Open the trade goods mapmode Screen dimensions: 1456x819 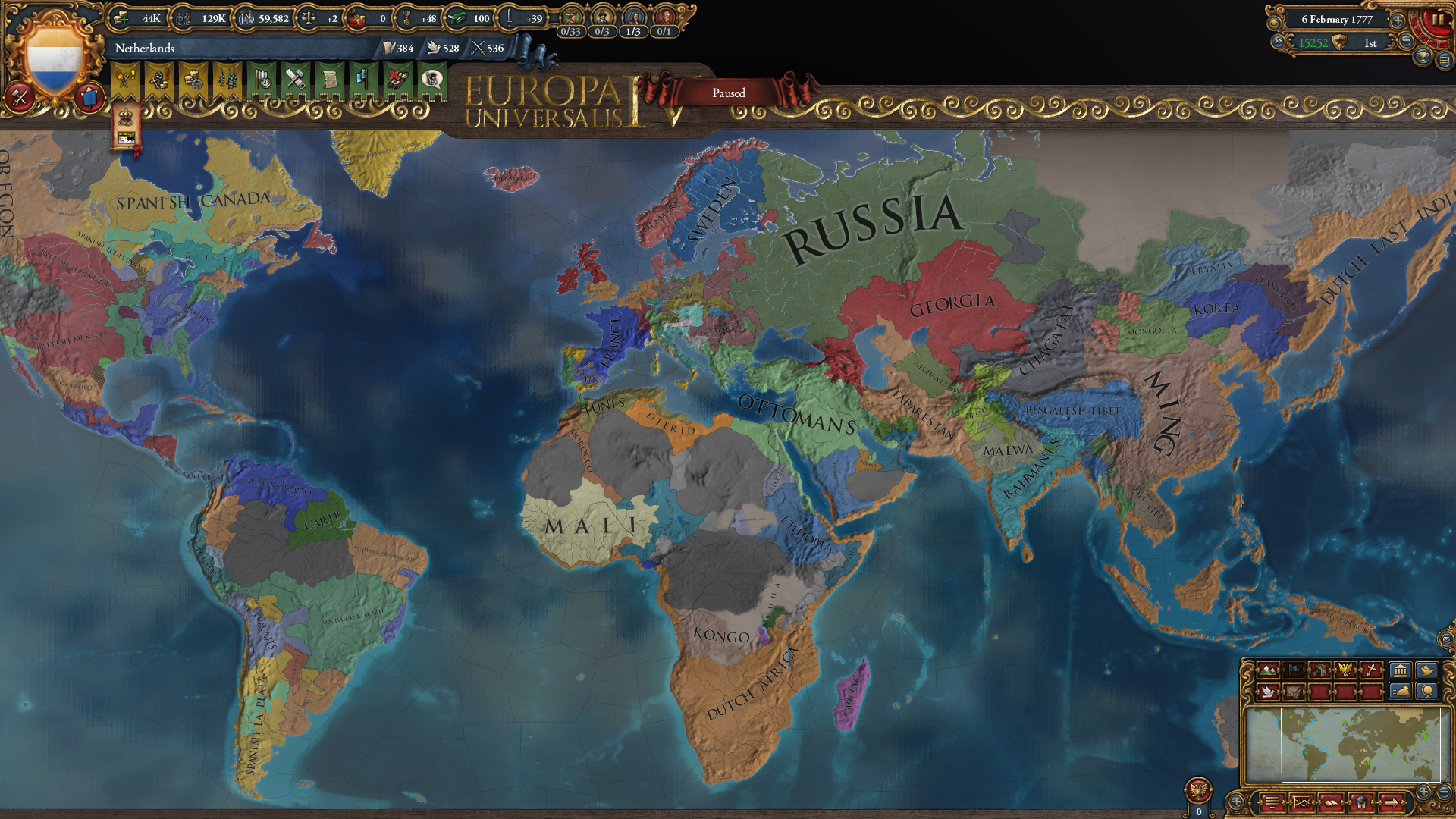pyautogui.click(x=1320, y=670)
